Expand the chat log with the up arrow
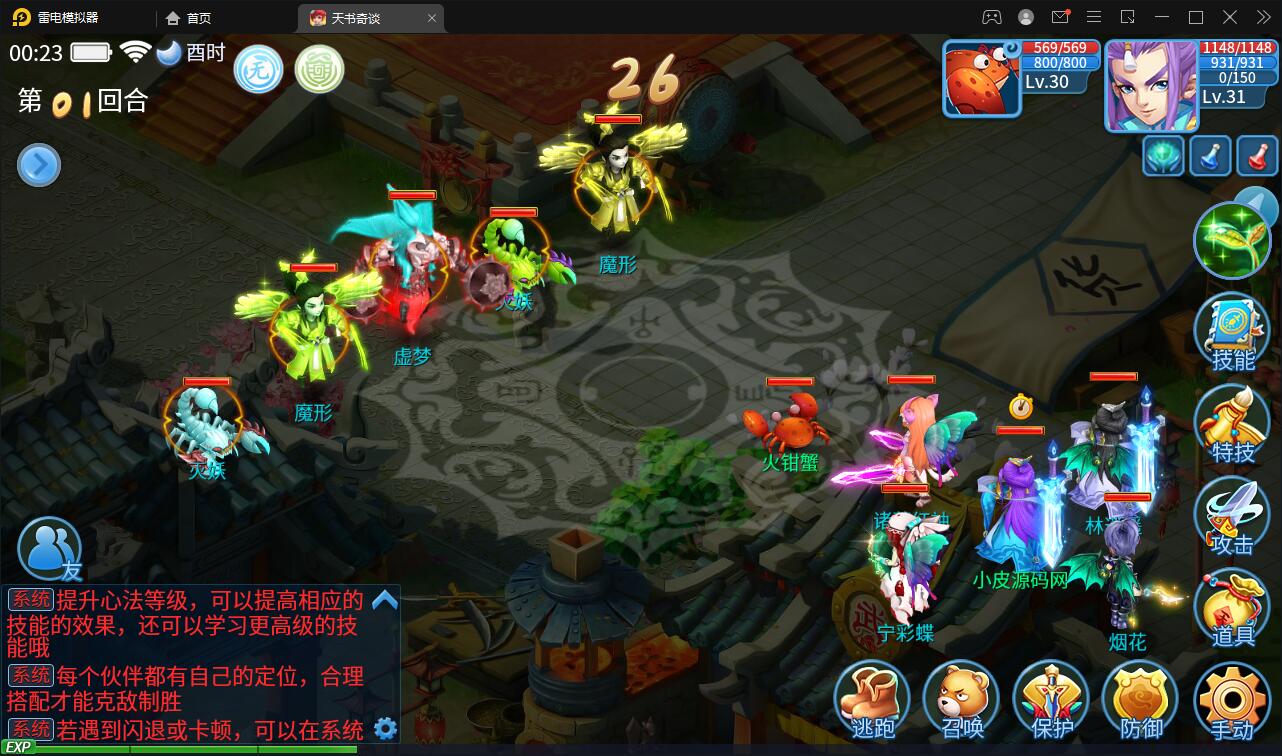1282x756 pixels. click(385, 600)
